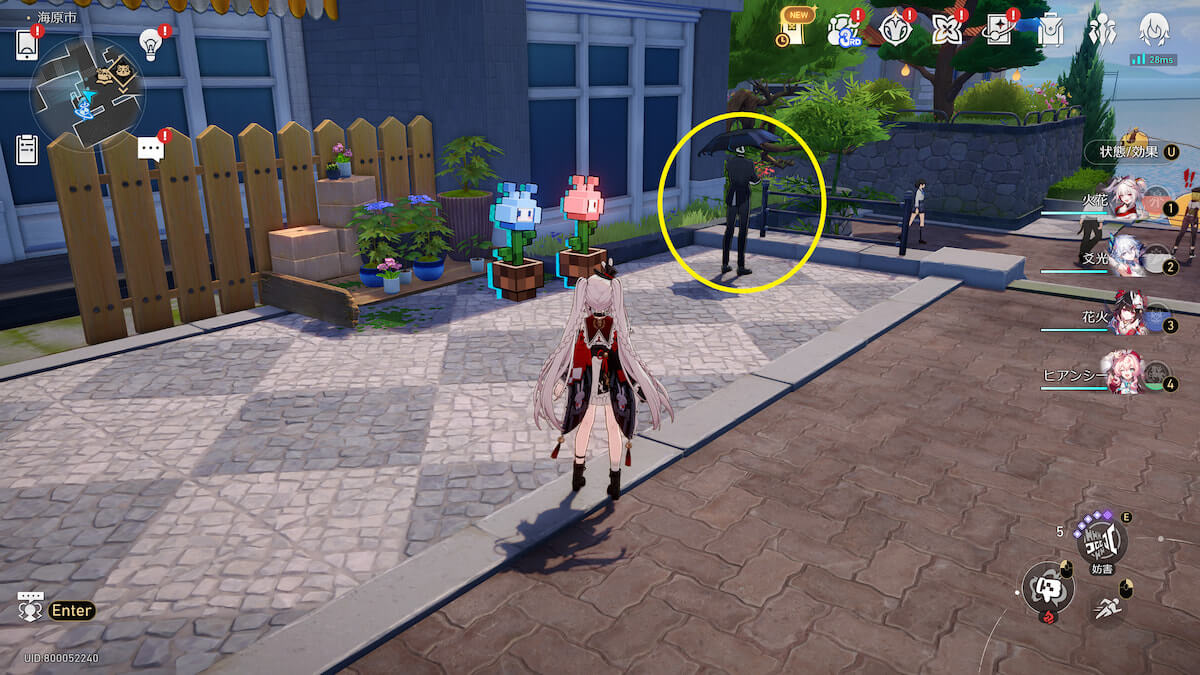Open the clipboard quest log icon

pyautogui.click(x=27, y=150)
